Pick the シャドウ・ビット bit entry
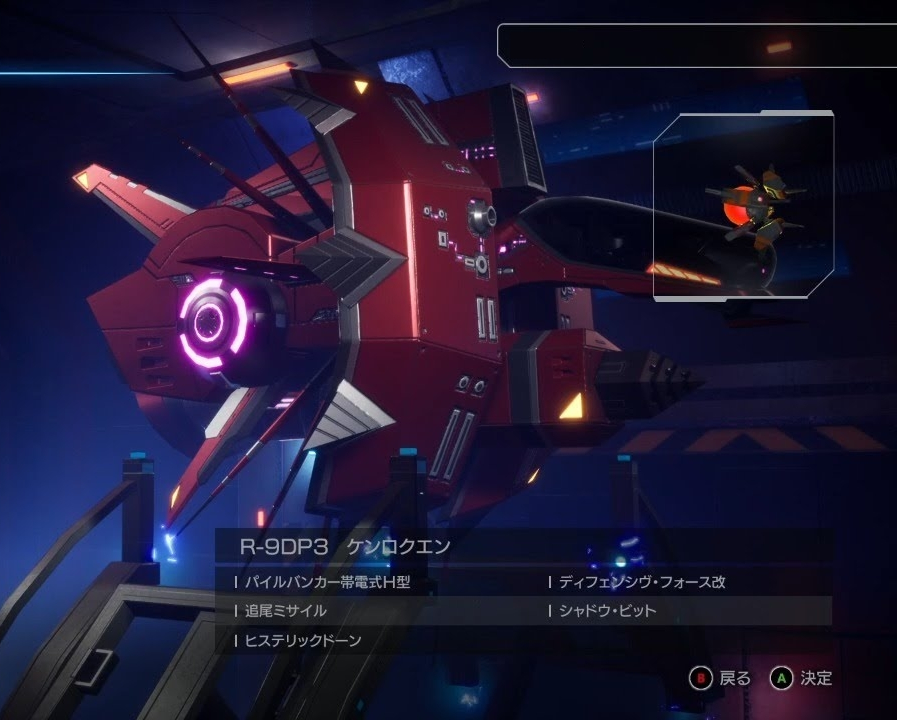 pos(607,611)
